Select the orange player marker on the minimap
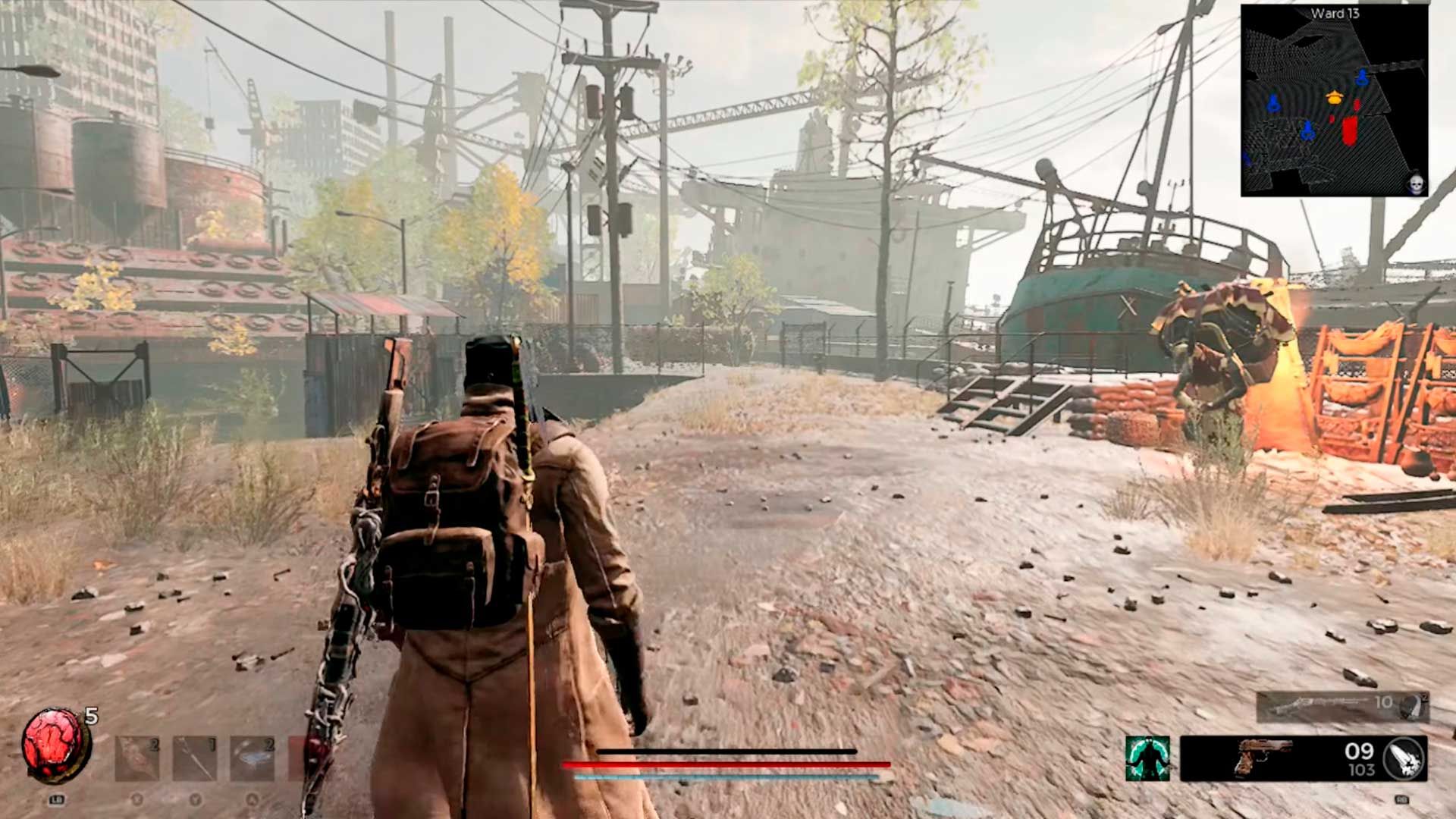Viewport: 1456px width, 819px height. 1335,97
